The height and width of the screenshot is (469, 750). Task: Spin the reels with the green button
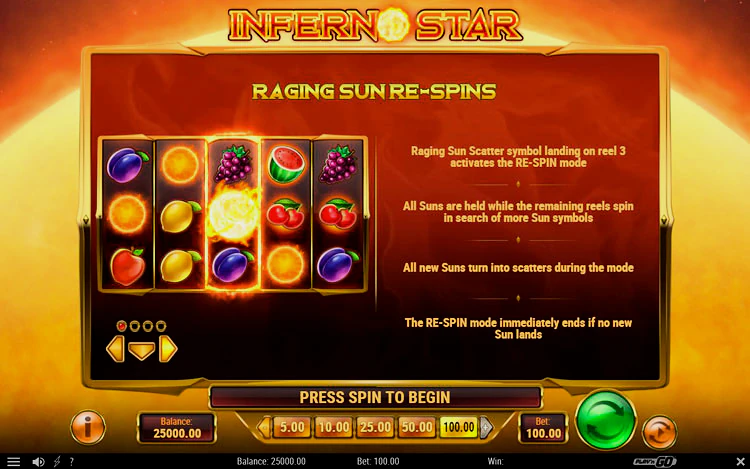click(x=606, y=420)
